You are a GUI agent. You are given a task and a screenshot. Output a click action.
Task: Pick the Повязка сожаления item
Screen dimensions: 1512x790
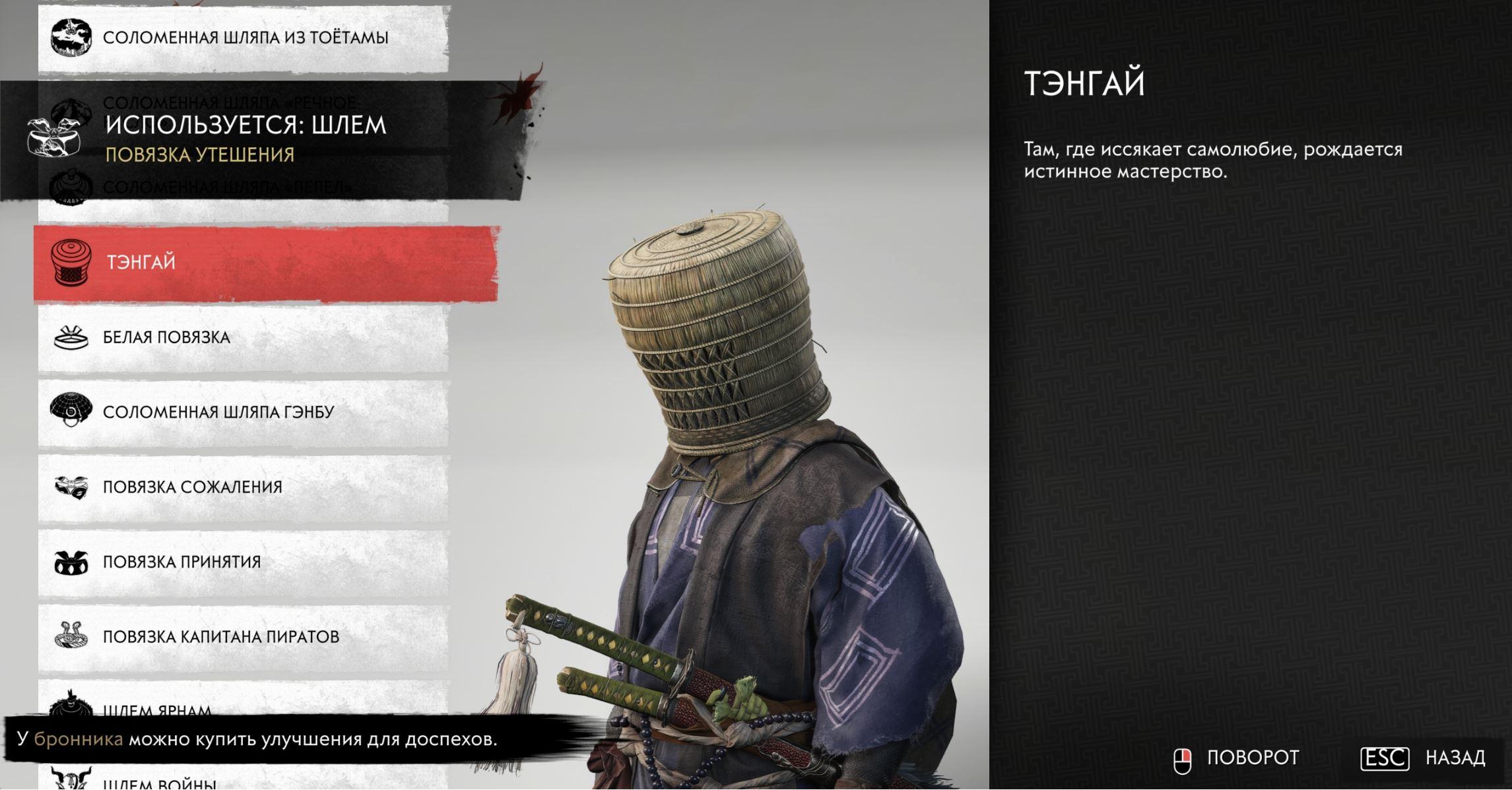(243, 488)
